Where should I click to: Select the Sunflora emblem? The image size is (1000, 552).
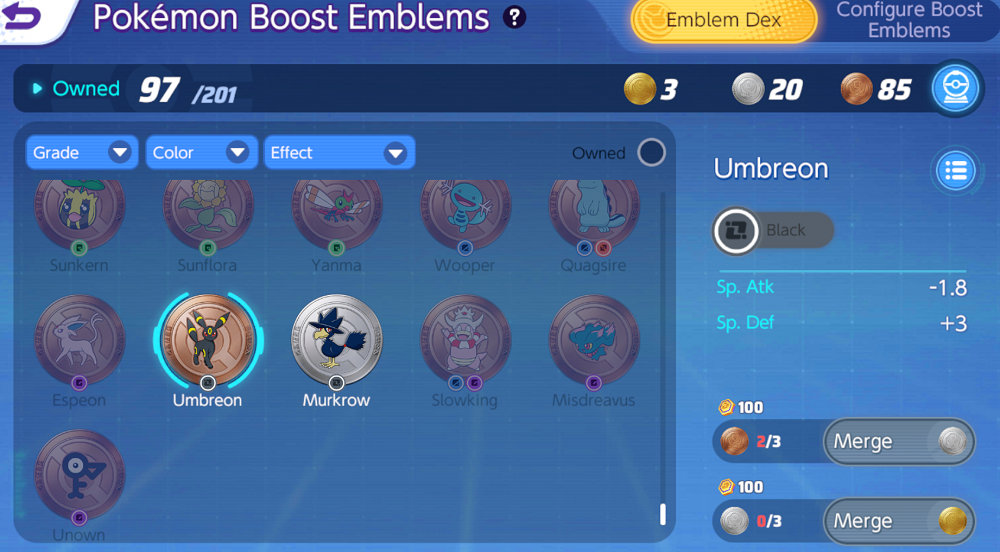(x=208, y=215)
